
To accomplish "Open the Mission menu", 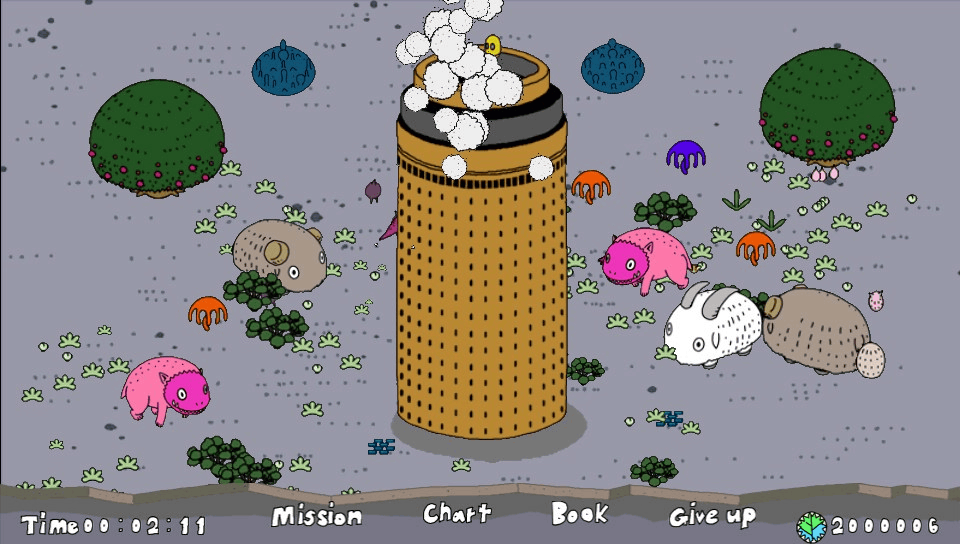I will click(x=316, y=516).
